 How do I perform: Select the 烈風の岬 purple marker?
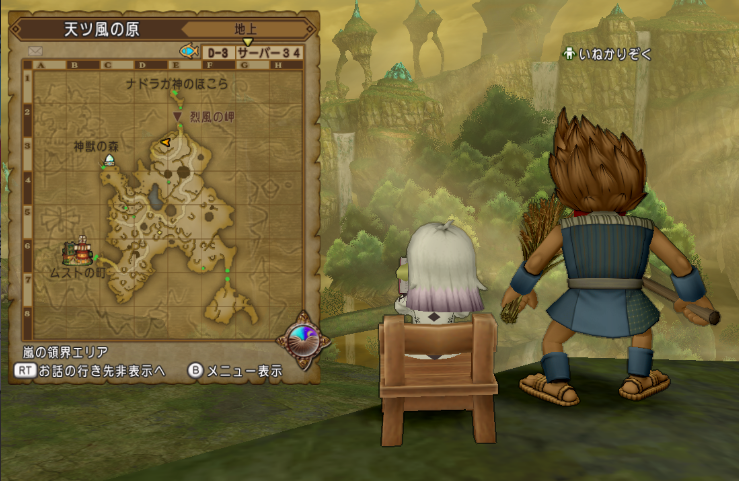pyautogui.click(x=178, y=115)
